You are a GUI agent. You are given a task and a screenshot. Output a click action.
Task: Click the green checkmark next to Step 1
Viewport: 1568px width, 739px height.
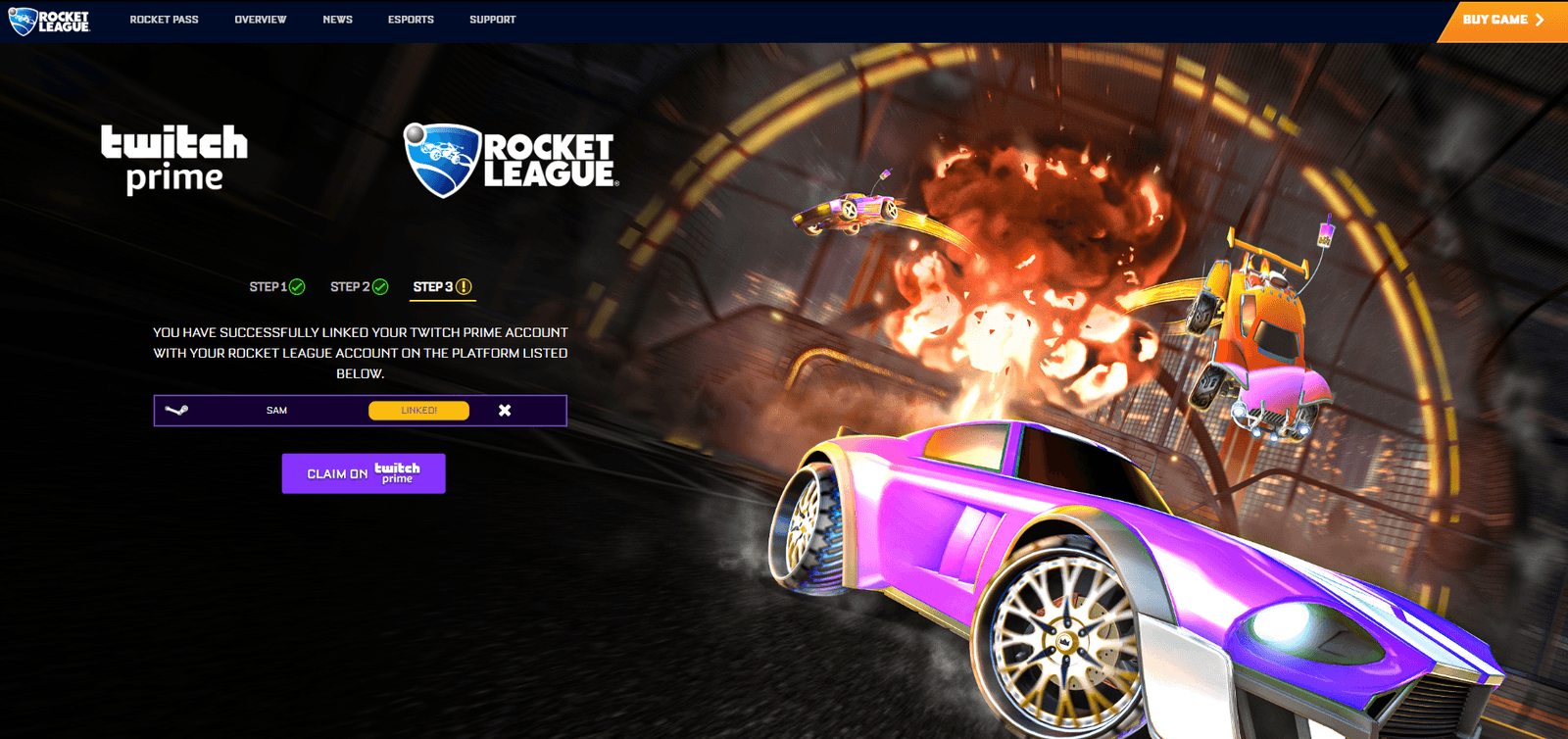[296, 287]
